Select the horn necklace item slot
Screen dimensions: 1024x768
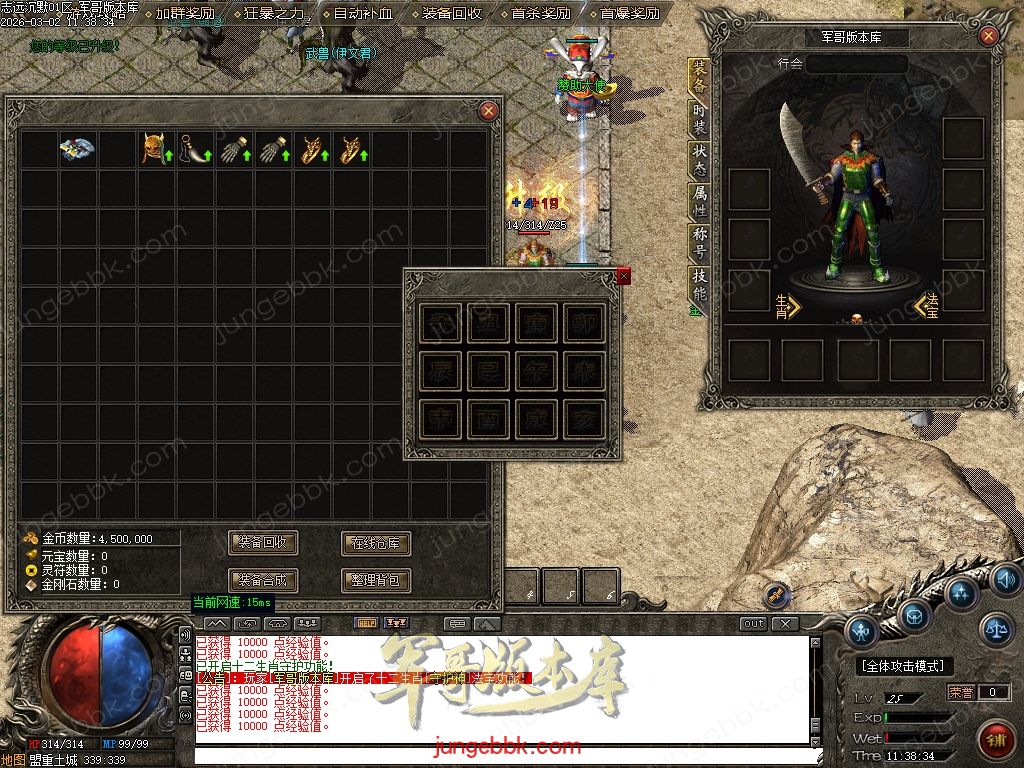(192, 149)
